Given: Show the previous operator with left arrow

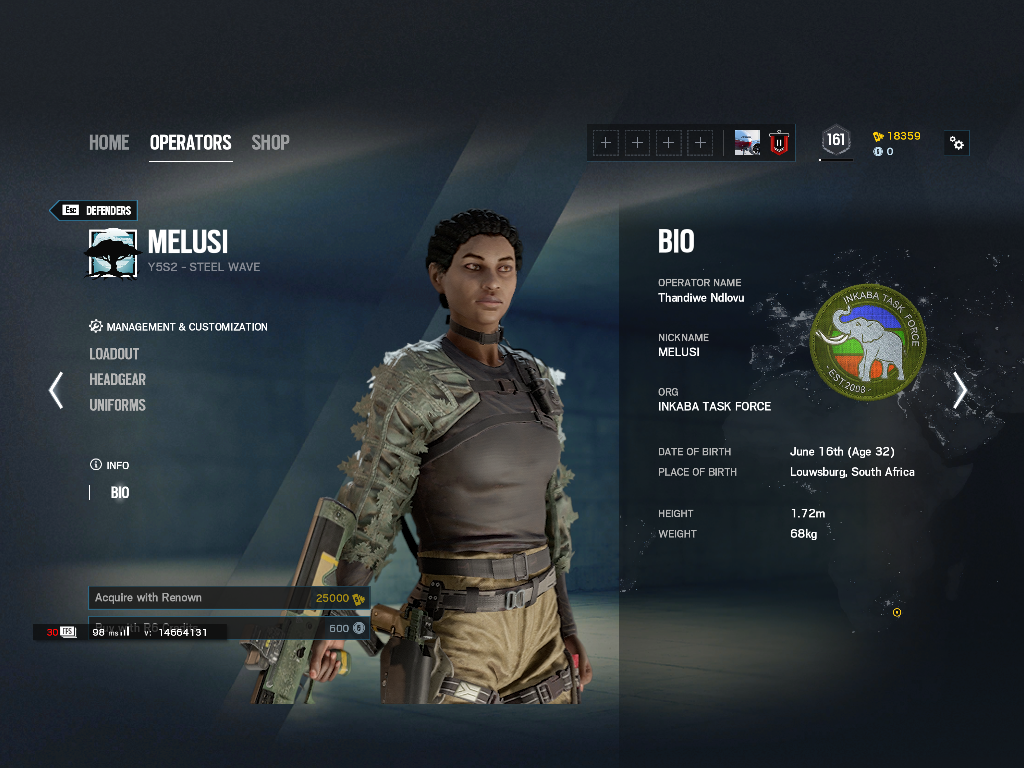Looking at the screenshot, I should click(56, 390).
